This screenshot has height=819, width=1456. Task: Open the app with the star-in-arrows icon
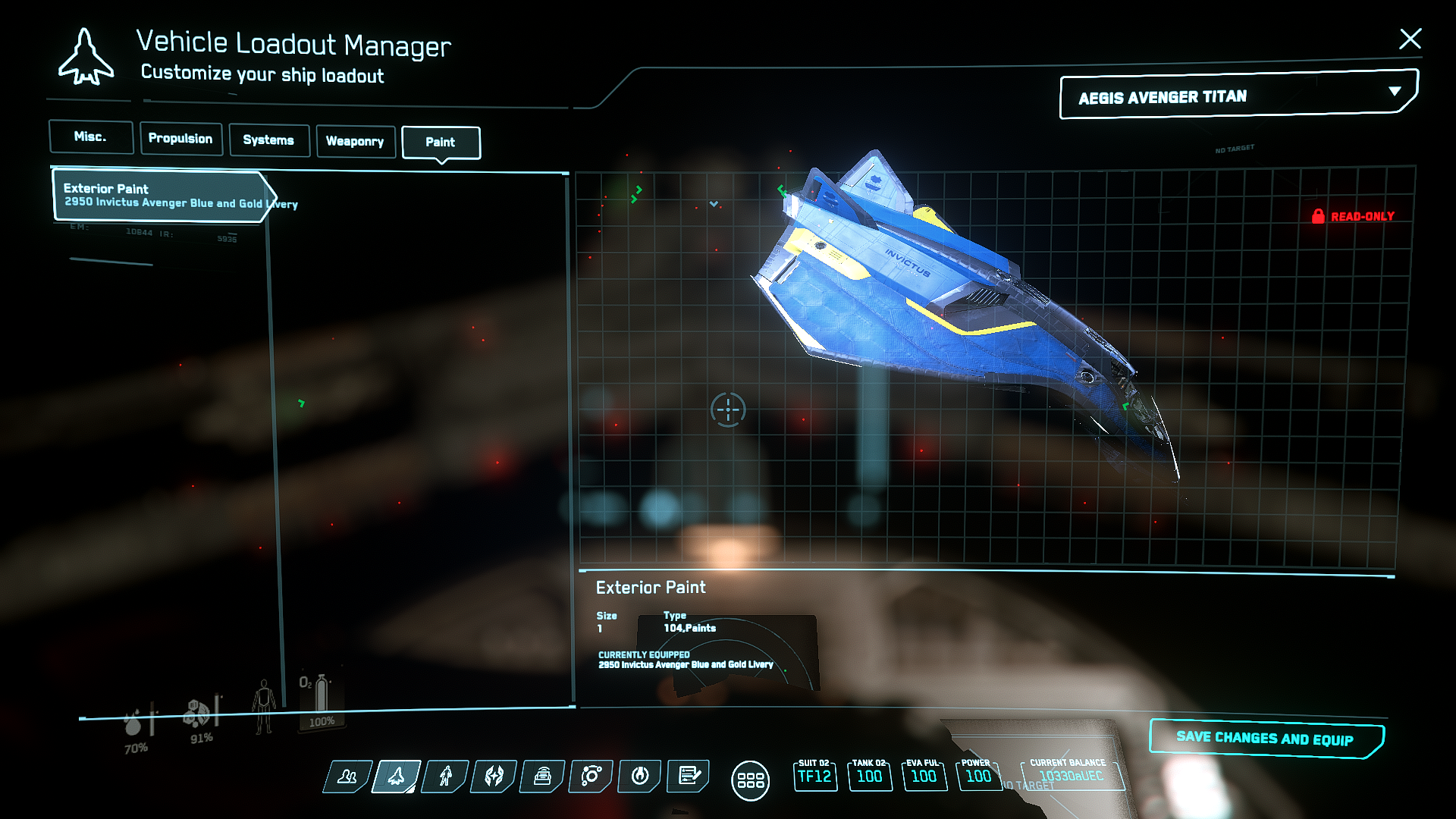click(494, 776)
